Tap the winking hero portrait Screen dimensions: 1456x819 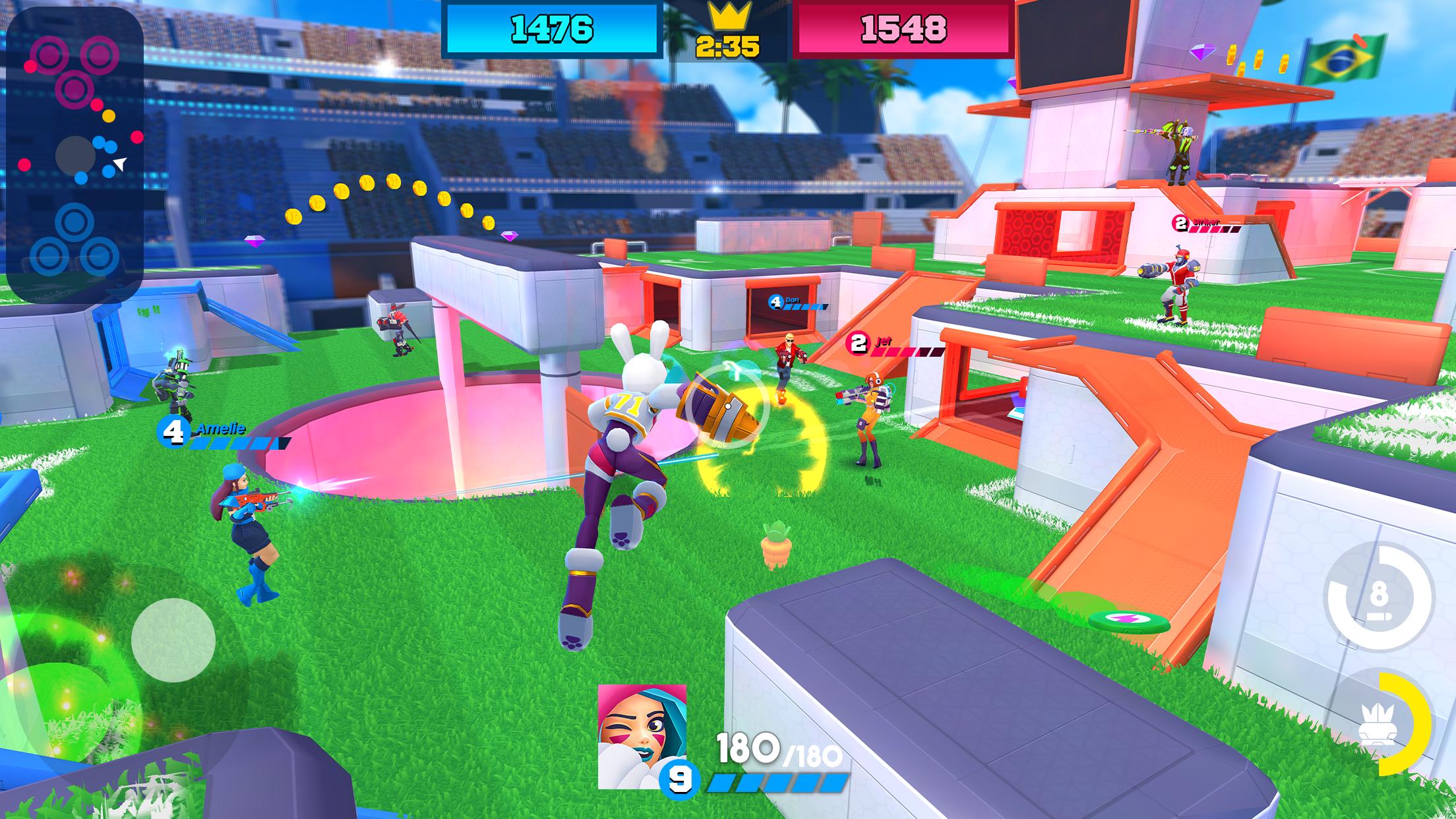[642, 735]
